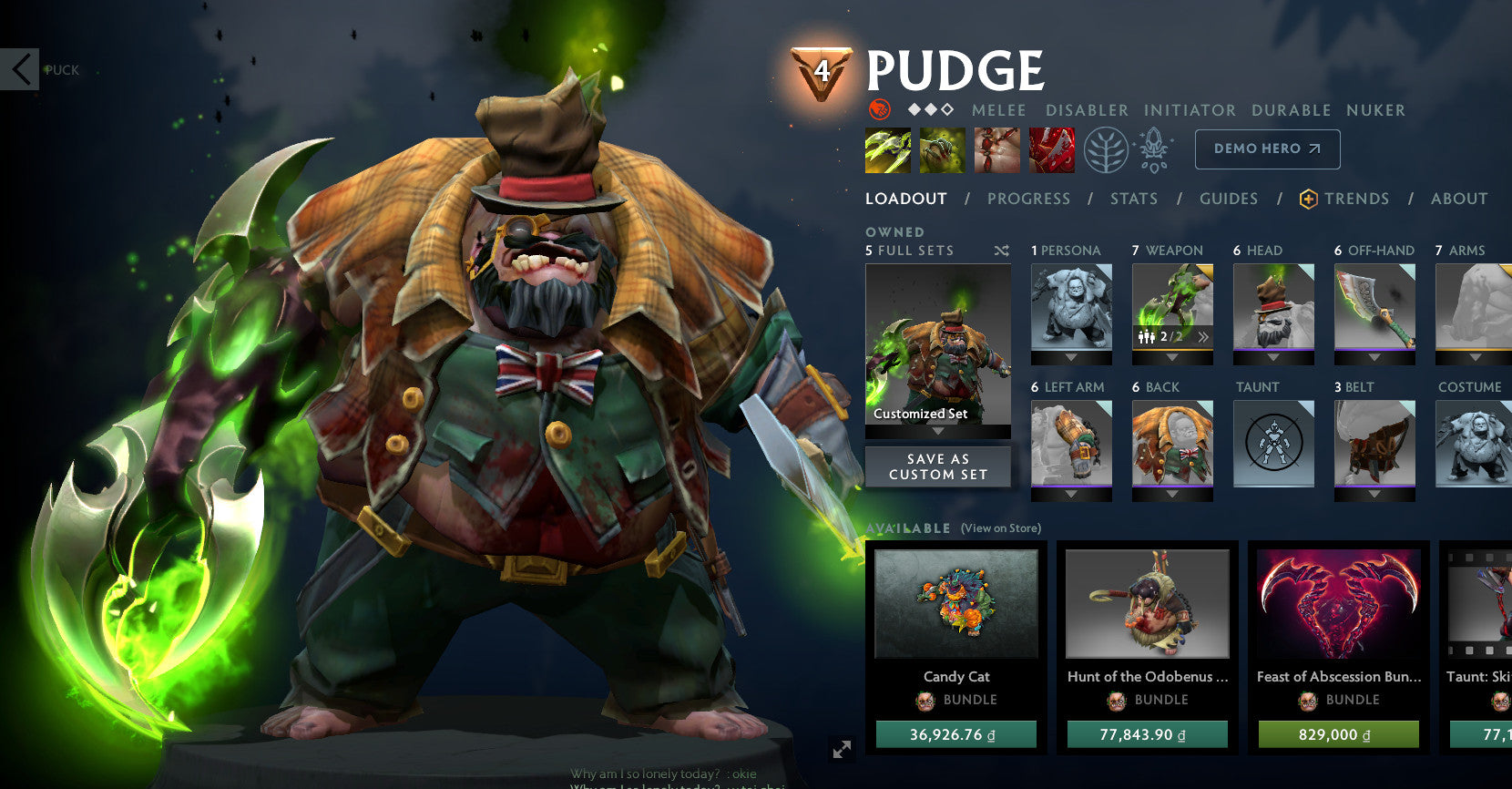Screen dimensions: 1512x789
Task: Select Pudge's Meat Hook ability icon
Action: (887, 150)
